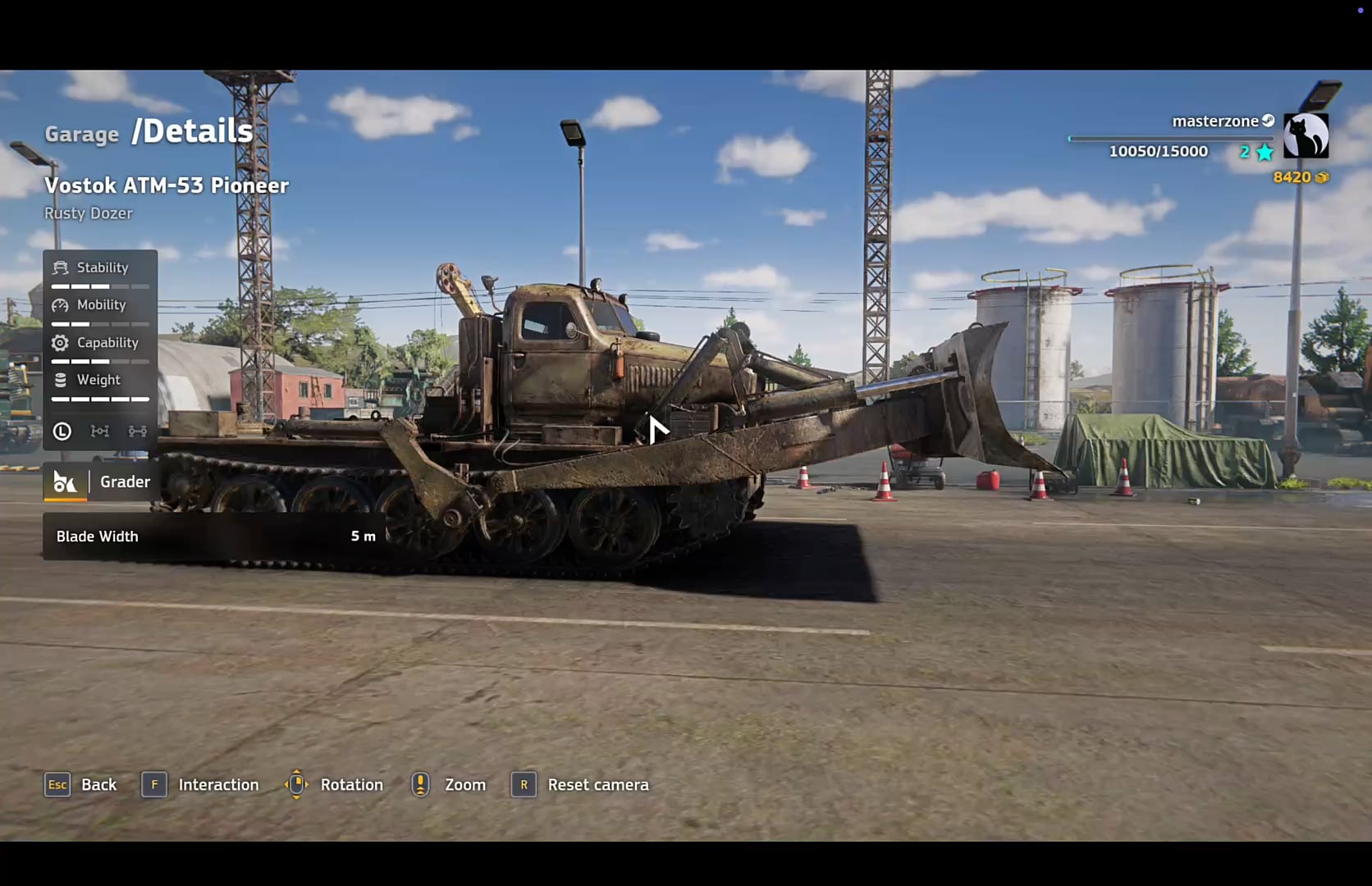This screenshot has width=1372, height=886.
Task: Click the Back button label
Action: [x=98, y=785]
